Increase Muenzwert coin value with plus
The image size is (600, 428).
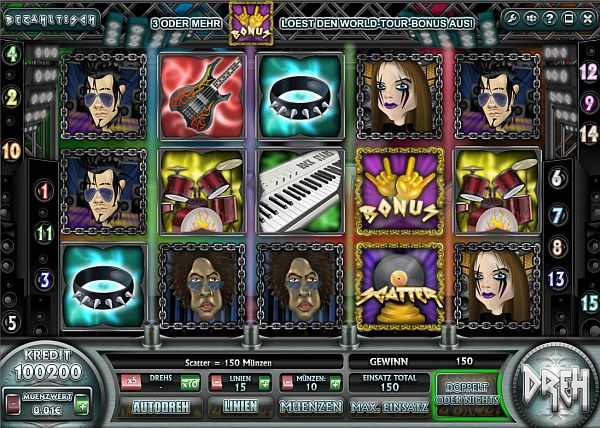[82, 405]
